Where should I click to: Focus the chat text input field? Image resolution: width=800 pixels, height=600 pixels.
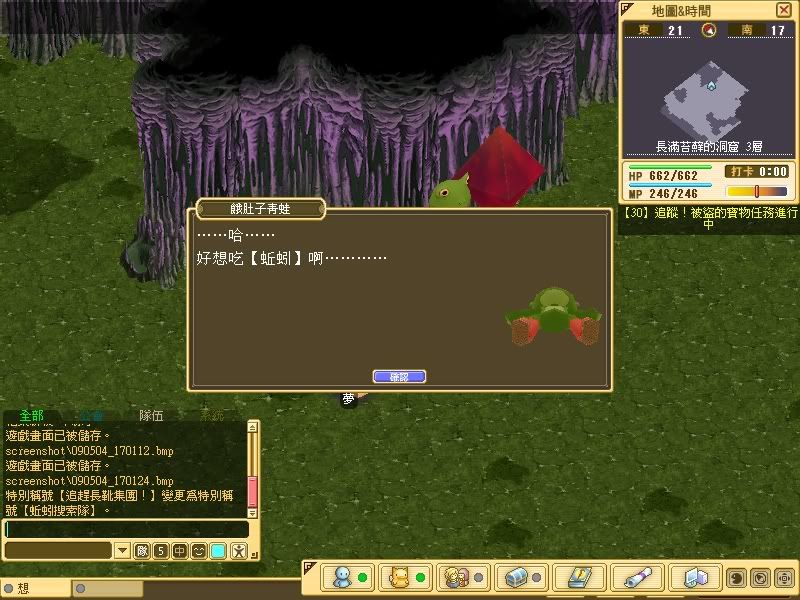[125, 529]
